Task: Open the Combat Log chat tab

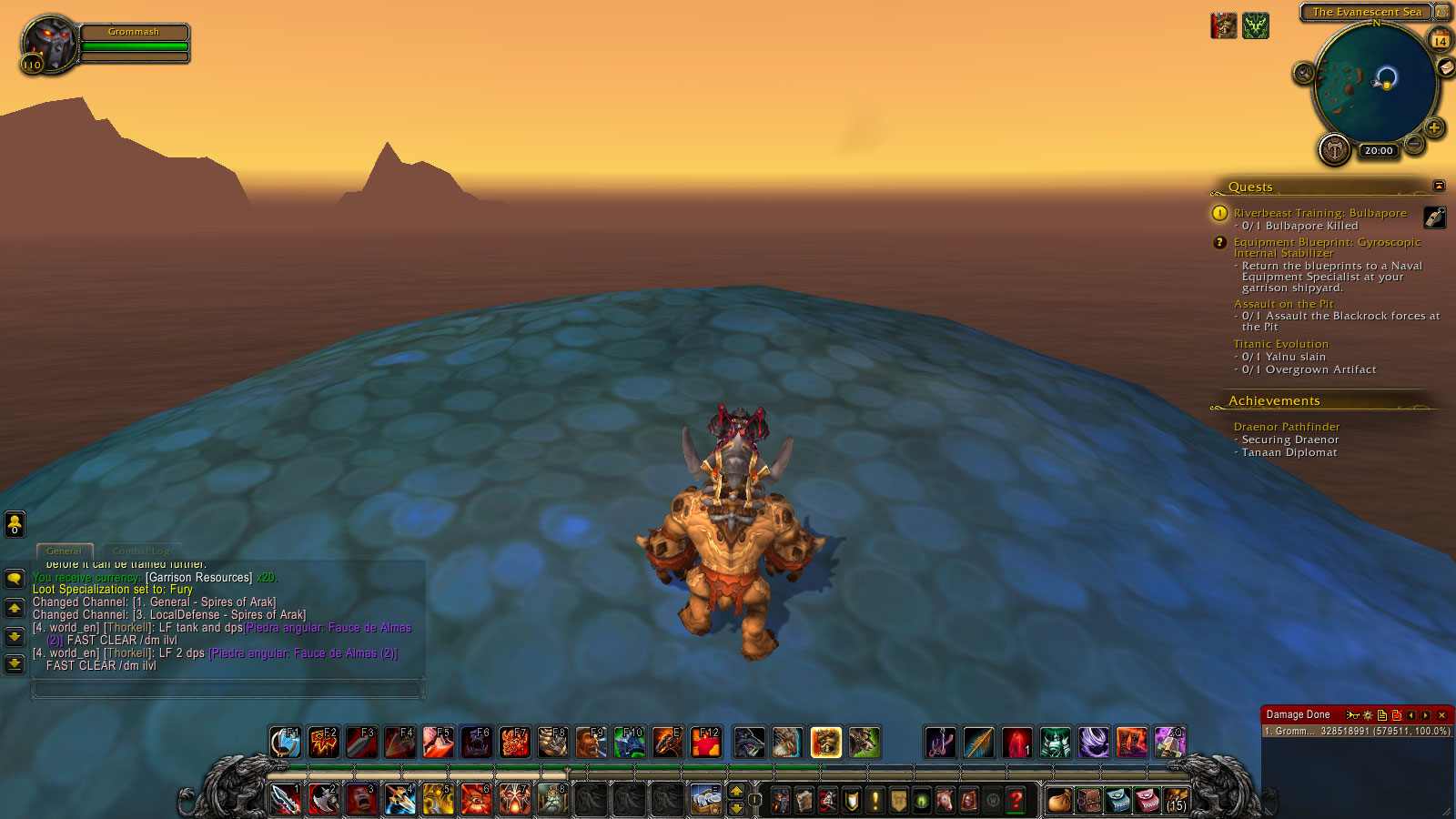Action: click(141, 551)
